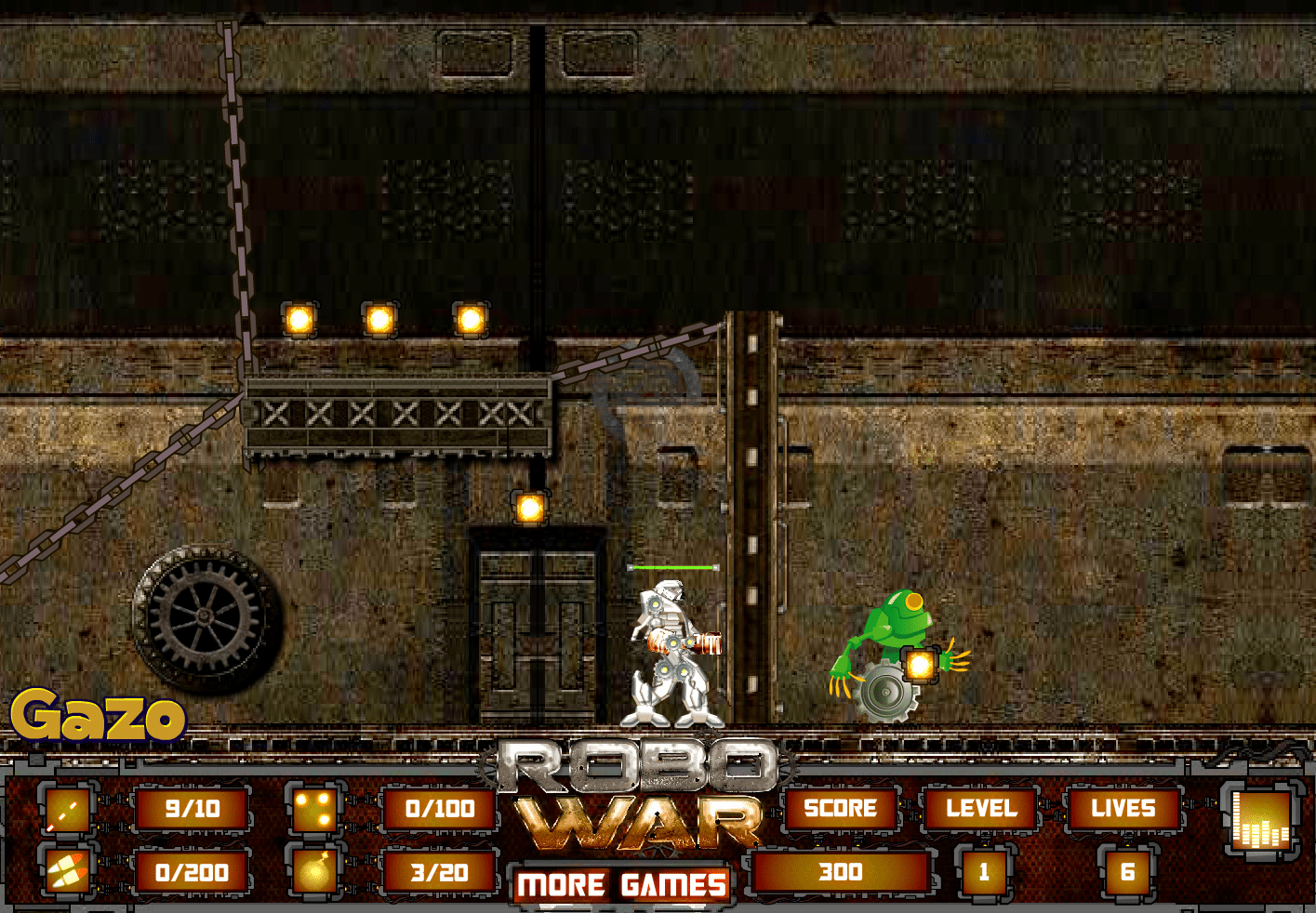Image resolution: width=1316 pixels, height=913 pixels.
Task: Select the triple-shot ammo icon
Action: point(316,810)
